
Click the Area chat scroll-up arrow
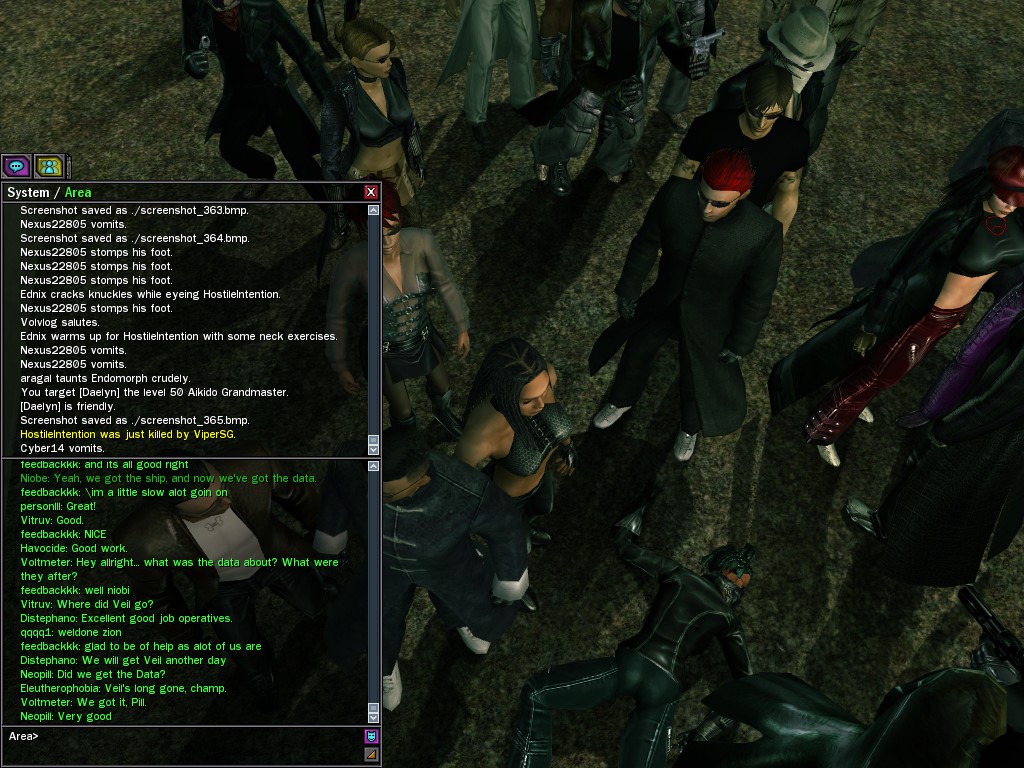coord(374,466)
